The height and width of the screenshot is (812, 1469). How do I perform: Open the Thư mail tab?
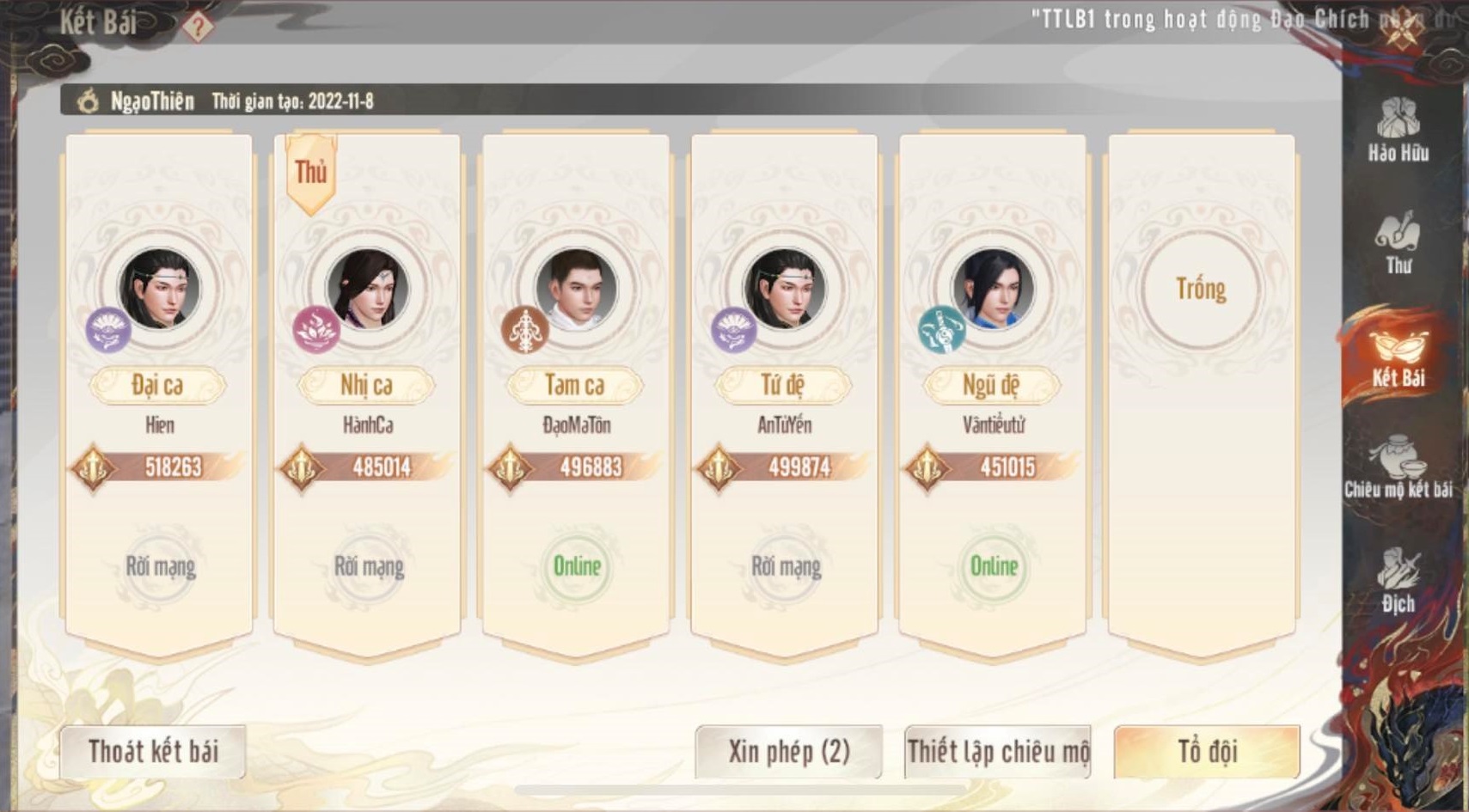coord(1398,243)
